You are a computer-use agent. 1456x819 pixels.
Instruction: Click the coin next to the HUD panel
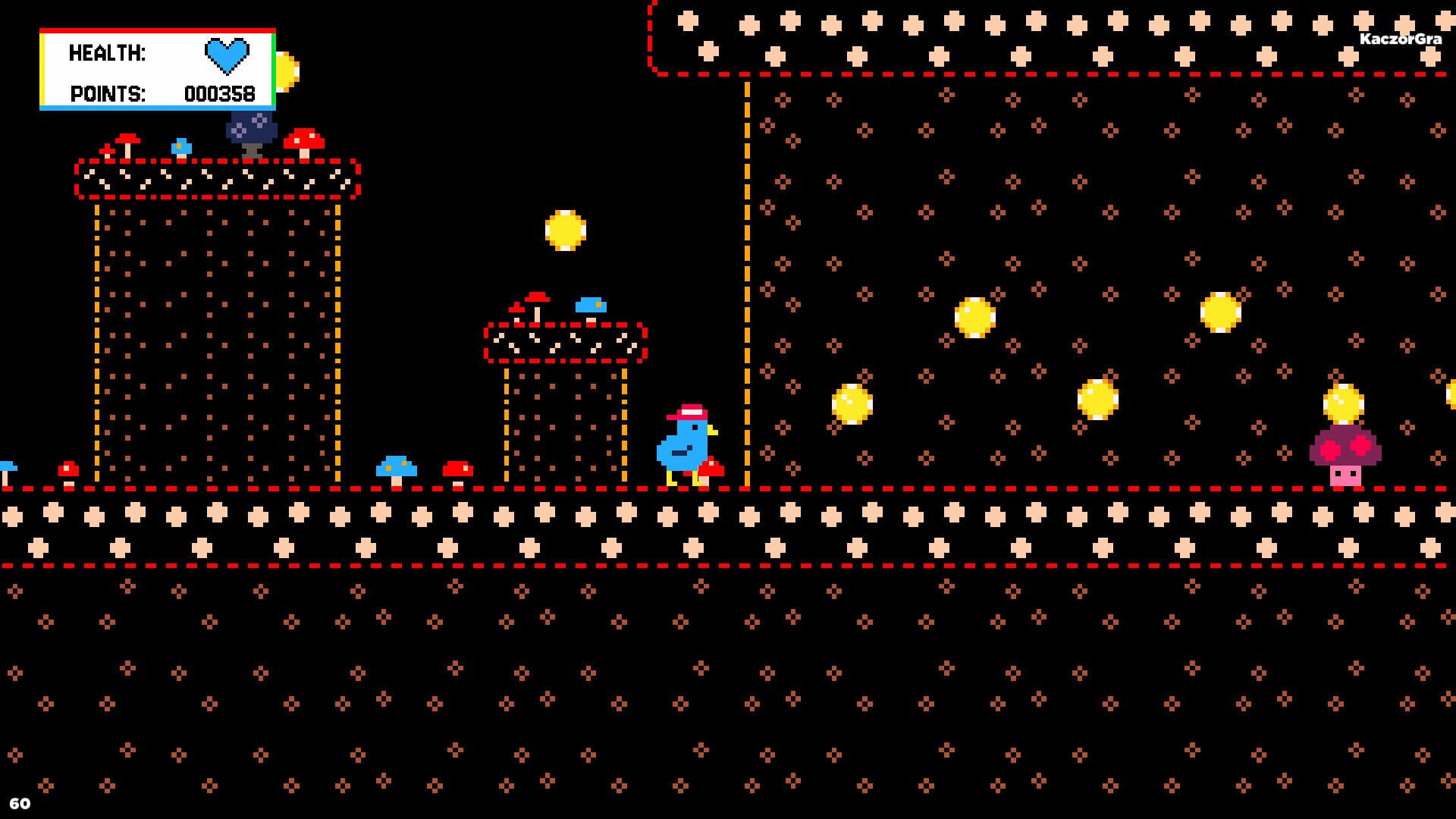[x=286, y=71]
